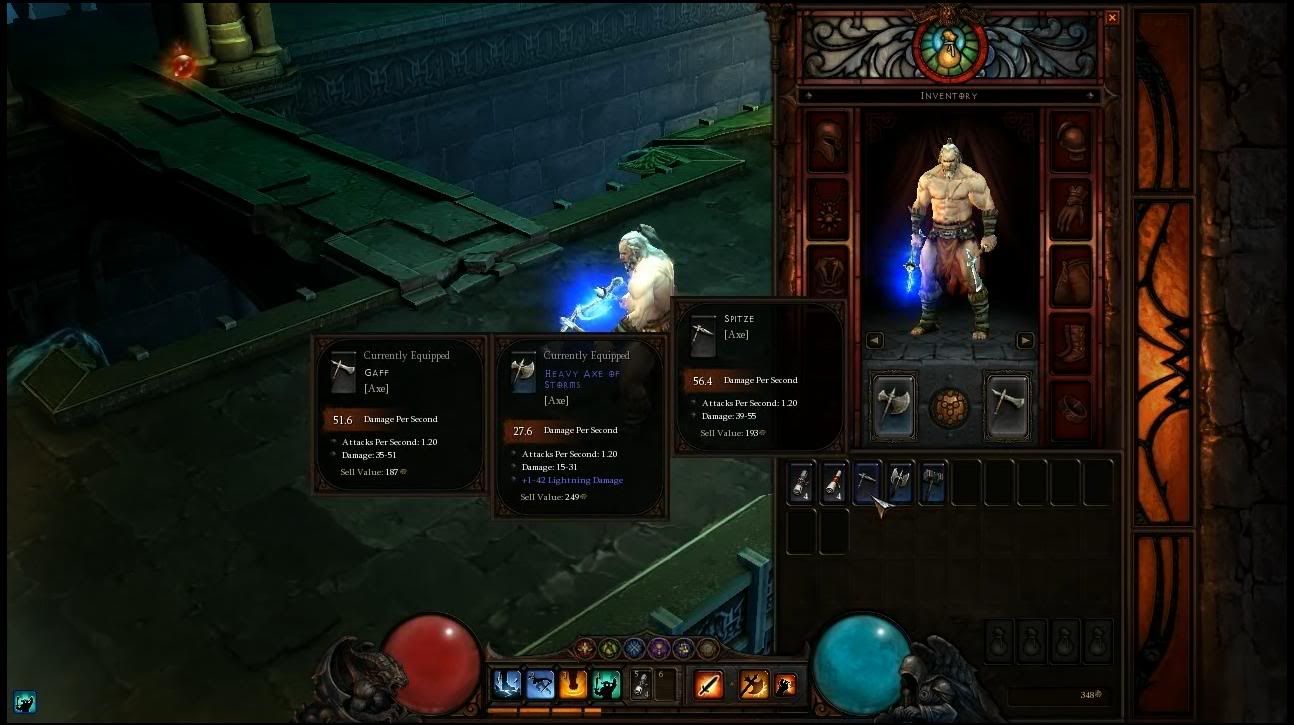Activate the Leap skill in slot 2

point(539,684)
